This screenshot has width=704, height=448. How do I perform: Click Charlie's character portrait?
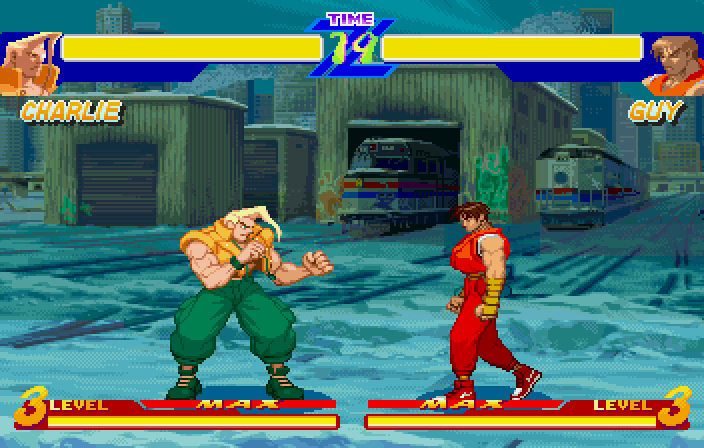coord(27,62)
